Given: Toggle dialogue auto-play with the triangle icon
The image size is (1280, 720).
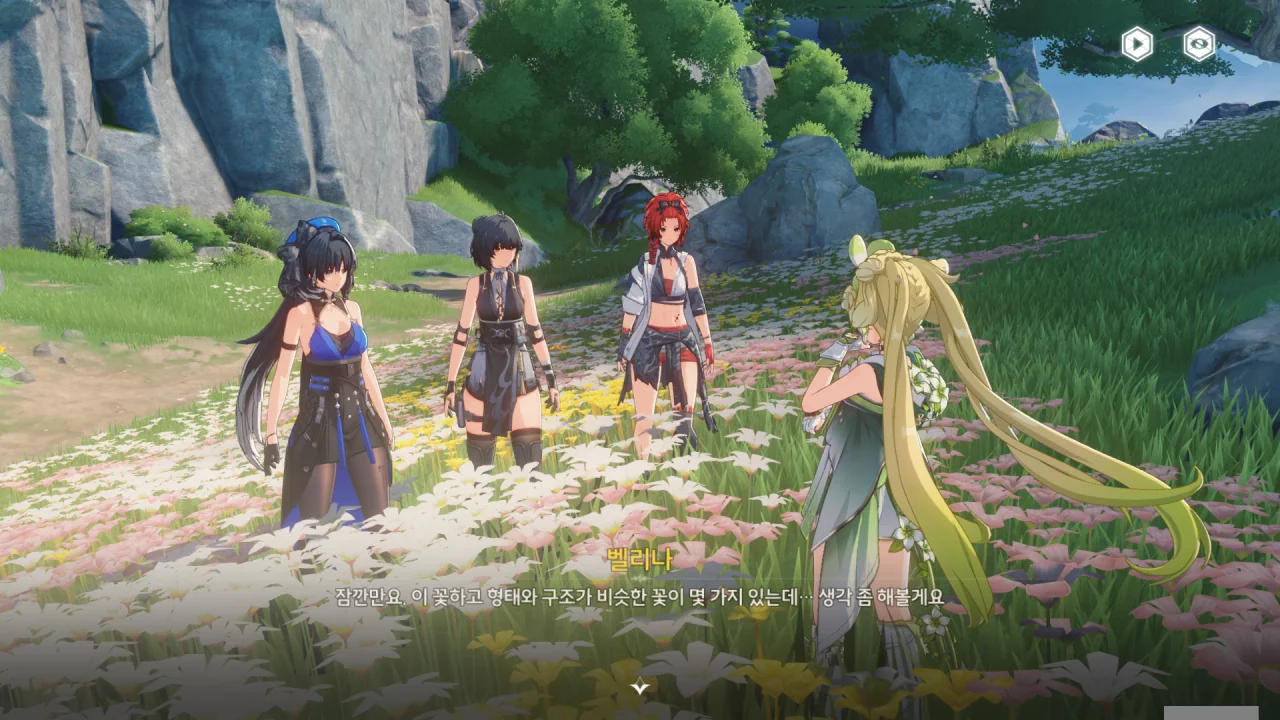Looking at the screenshot, I should click(x=1136, y=44).
